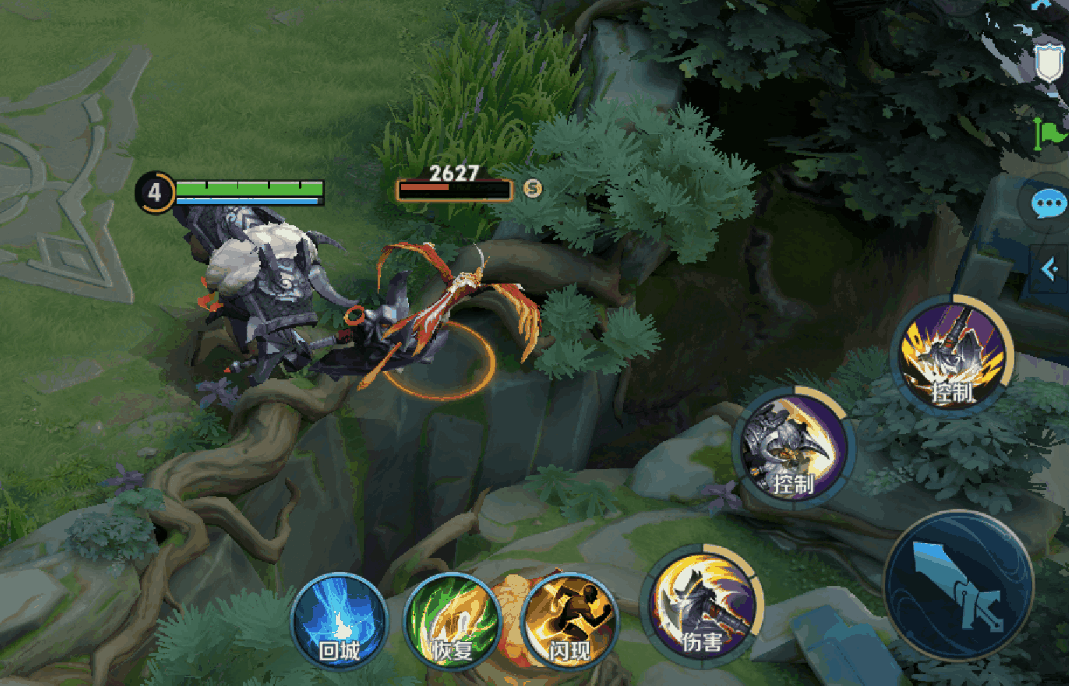Open the chat bubble button
1069x686 pixels.
pos(1047,205)
